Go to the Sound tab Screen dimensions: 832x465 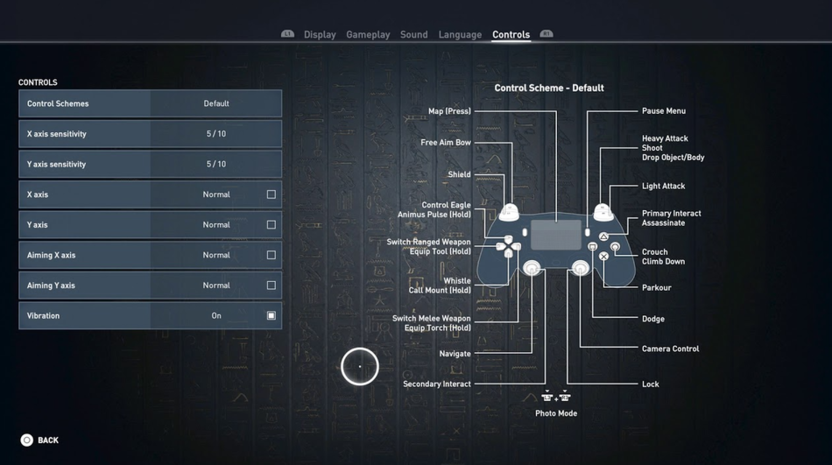pos(414,35)
